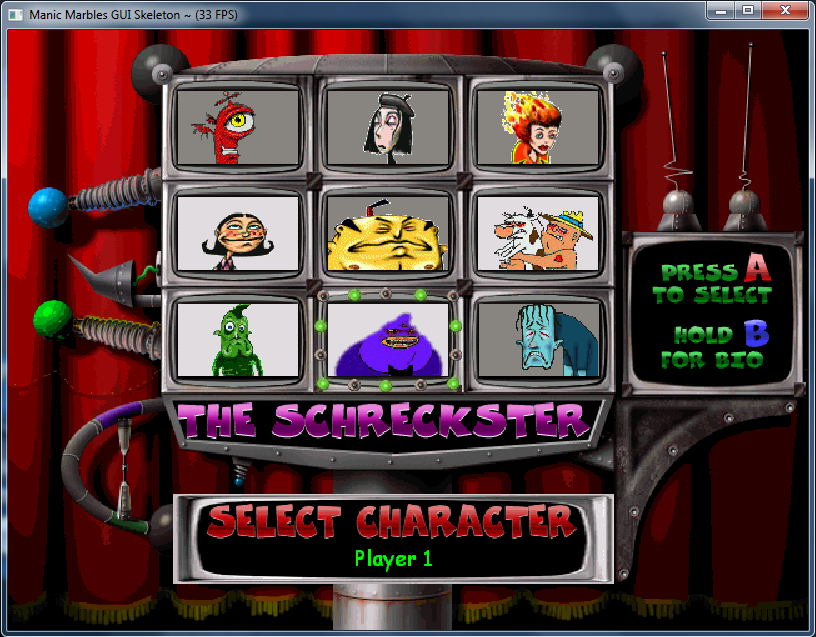Choose the pale black-haired woman portrait
This screenshot has height=637, width=816.
[388, 127]
